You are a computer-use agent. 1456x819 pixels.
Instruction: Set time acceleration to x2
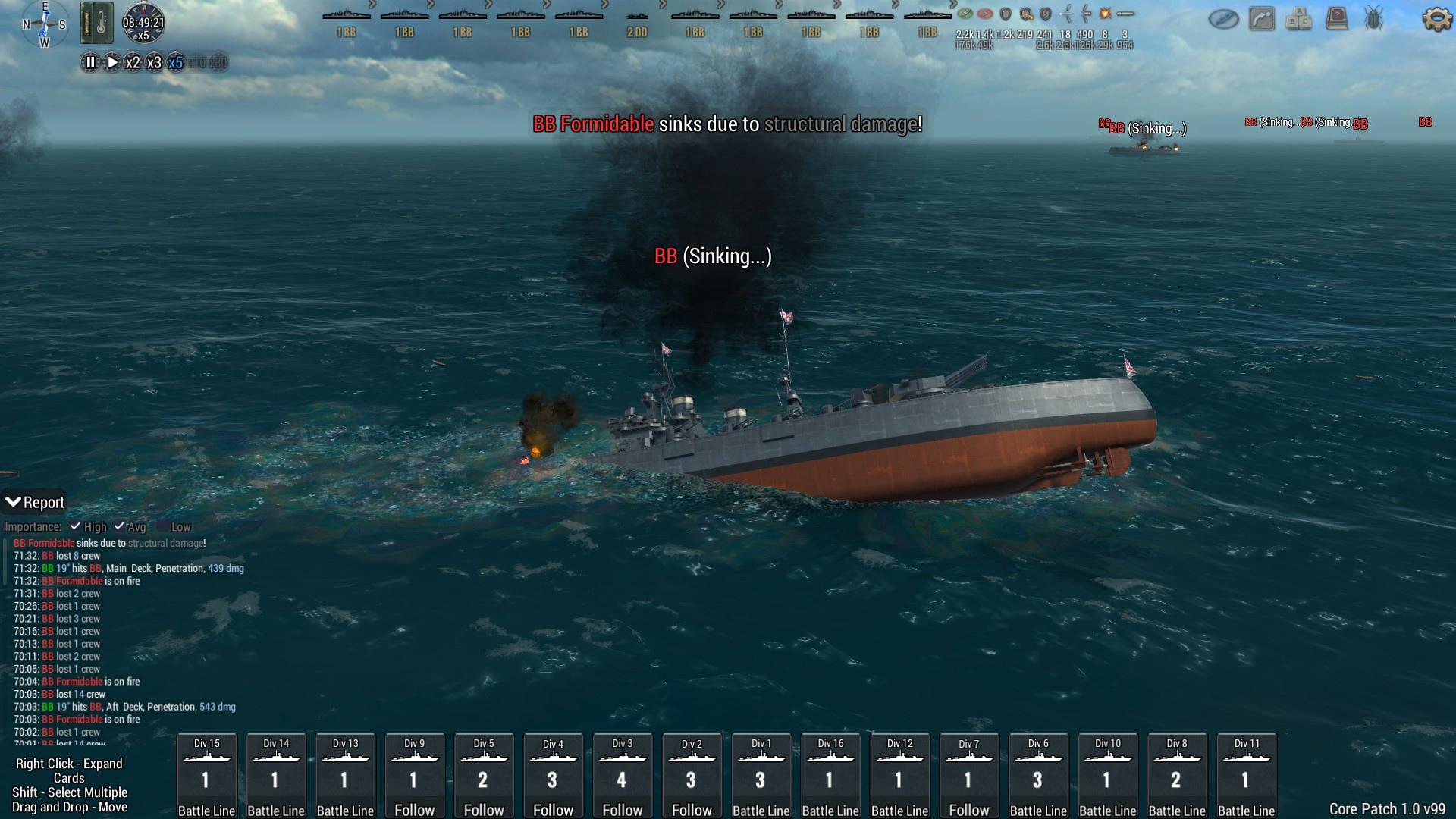133,63
